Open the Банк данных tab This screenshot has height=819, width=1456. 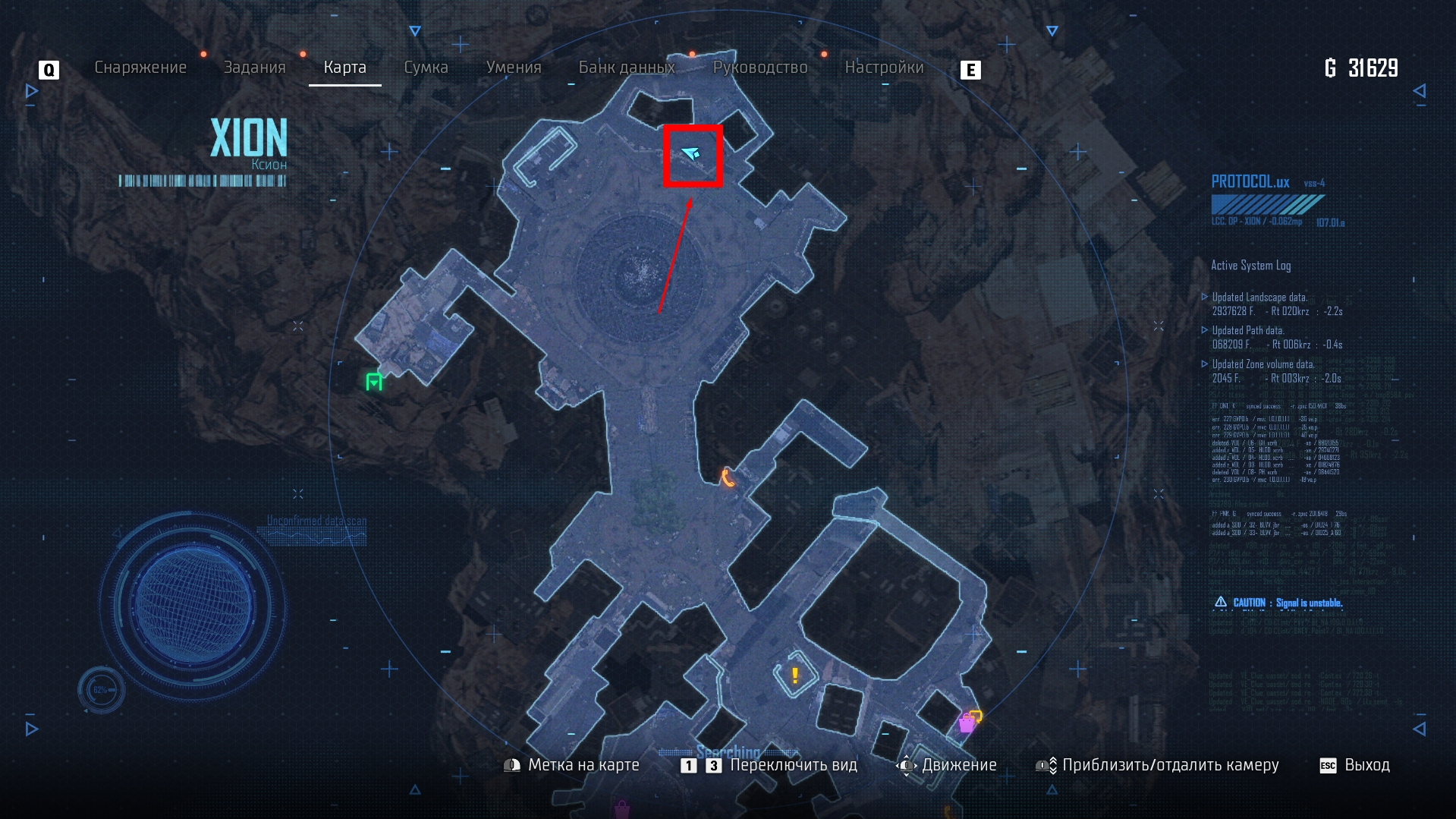point(627,68)
